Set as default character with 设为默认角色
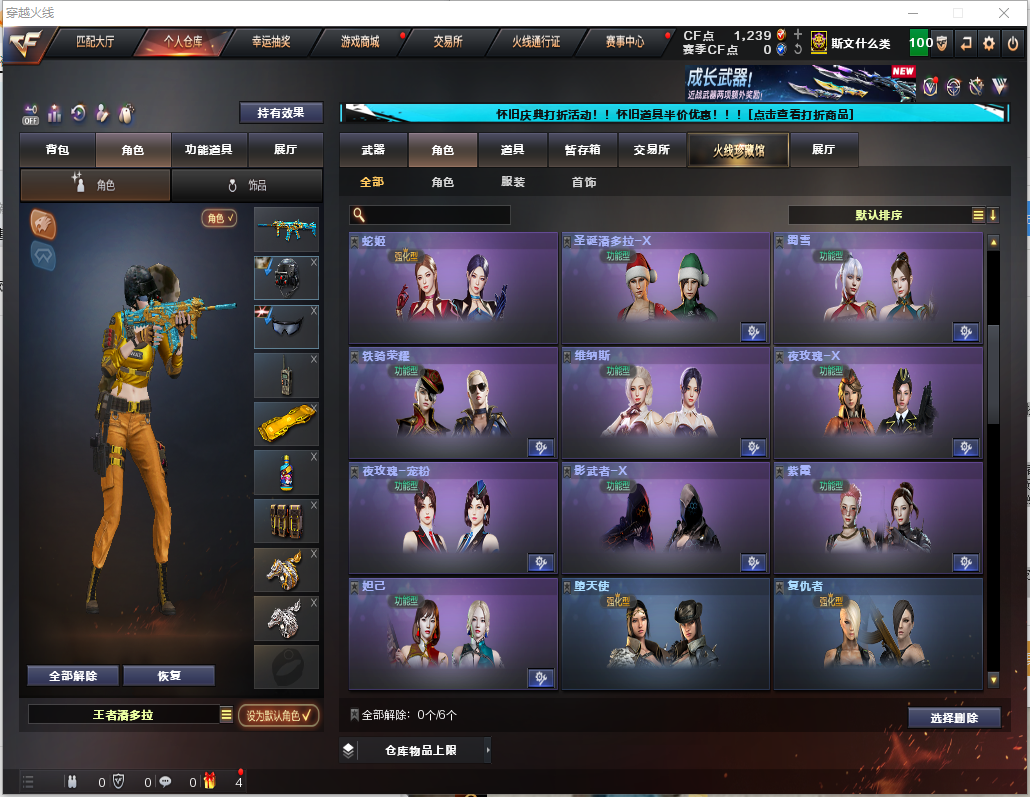The height and width of the screenshot is (797, 1030). 279,715
